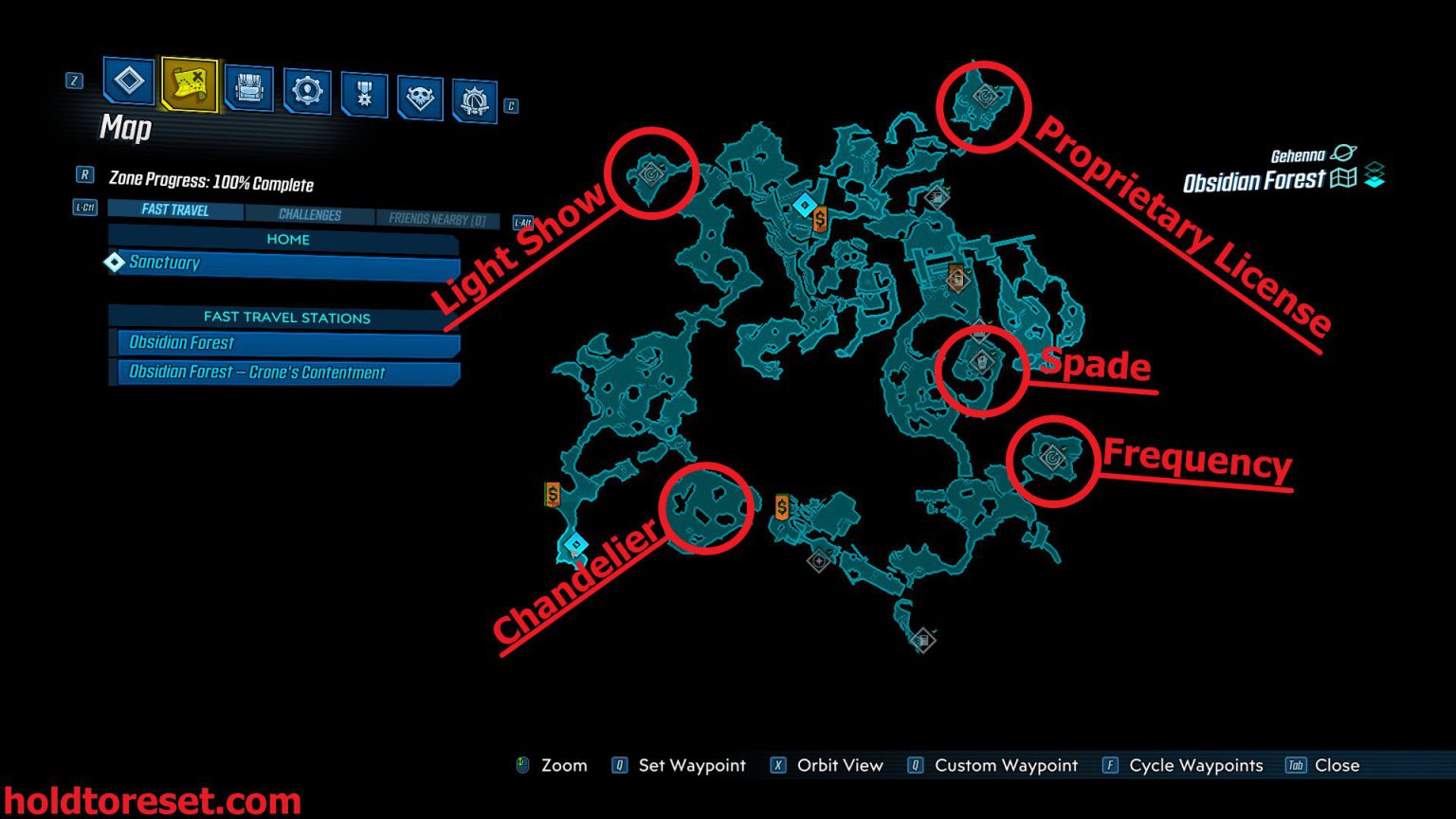Click Set Waypoint in the bottom bar
The height and width of the screenshot is (819, 1456).
[691, 765]
